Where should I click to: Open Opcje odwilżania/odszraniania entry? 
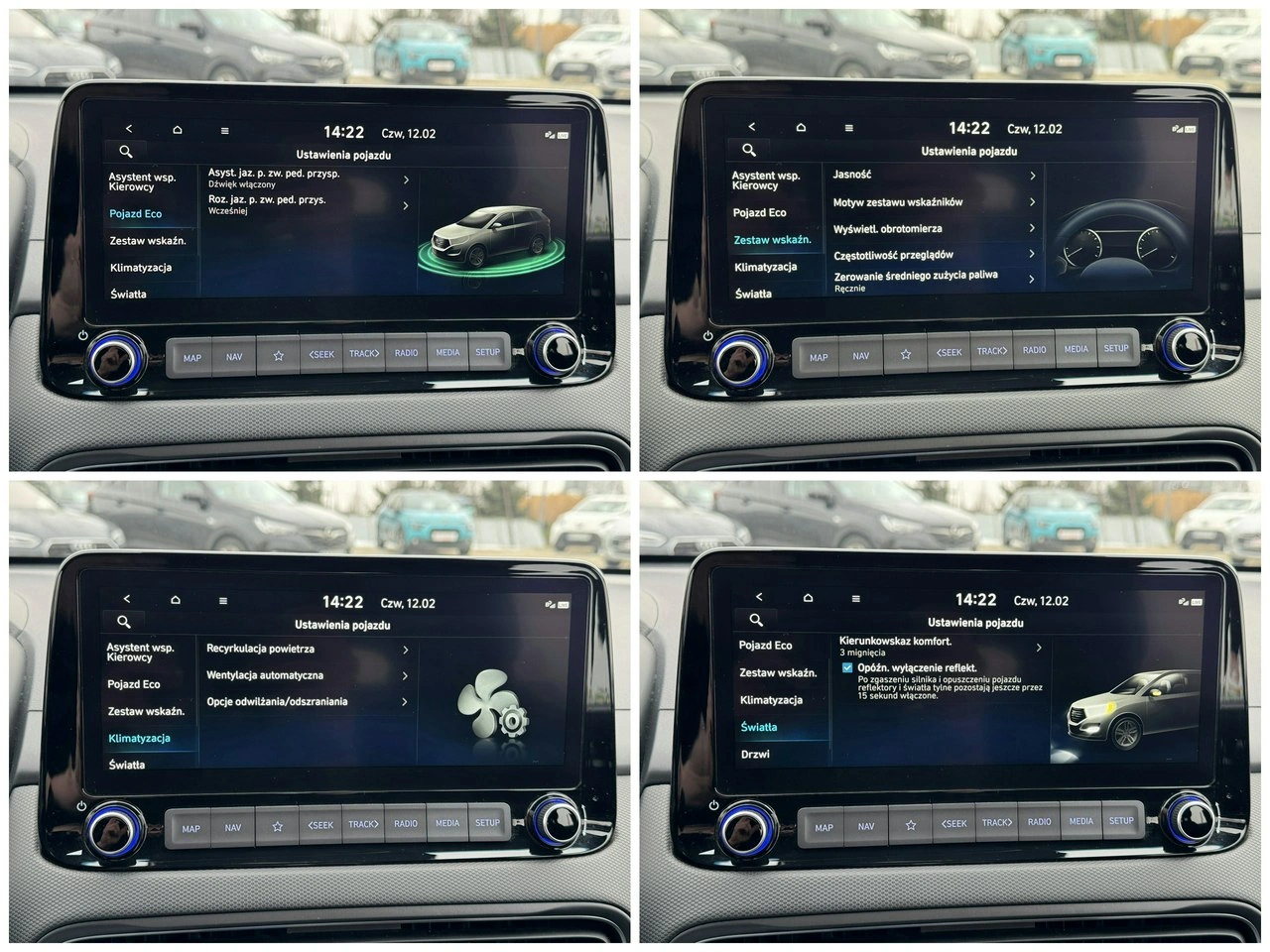coord(308,701)
